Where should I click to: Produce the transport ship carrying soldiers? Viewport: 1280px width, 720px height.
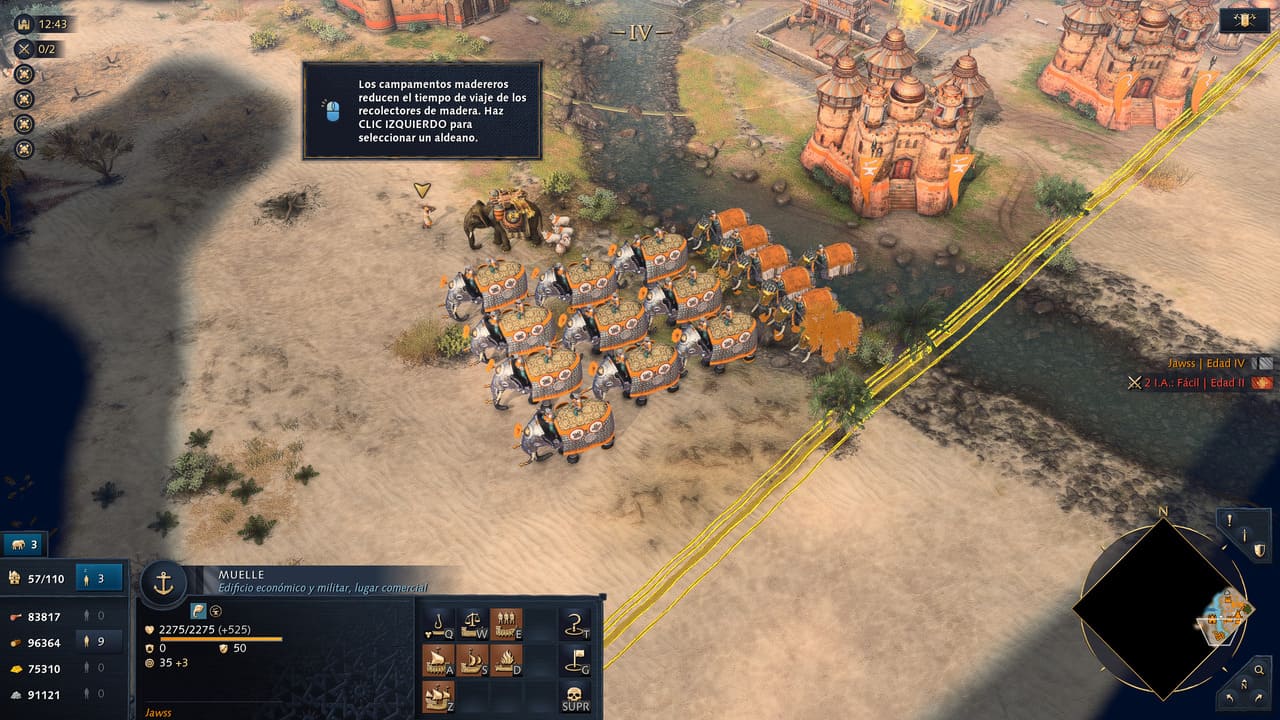506,624
